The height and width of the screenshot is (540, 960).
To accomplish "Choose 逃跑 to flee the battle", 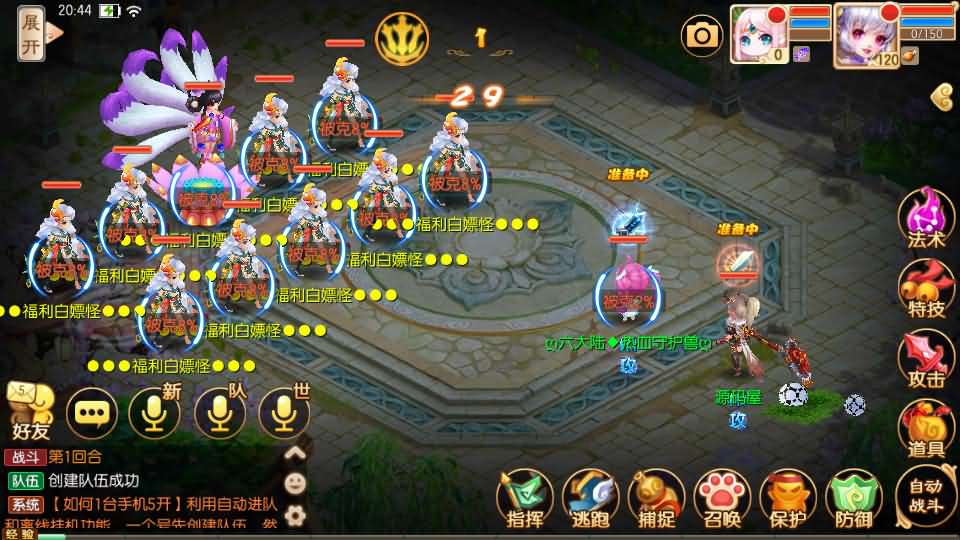I will click(x=590, y=498).
